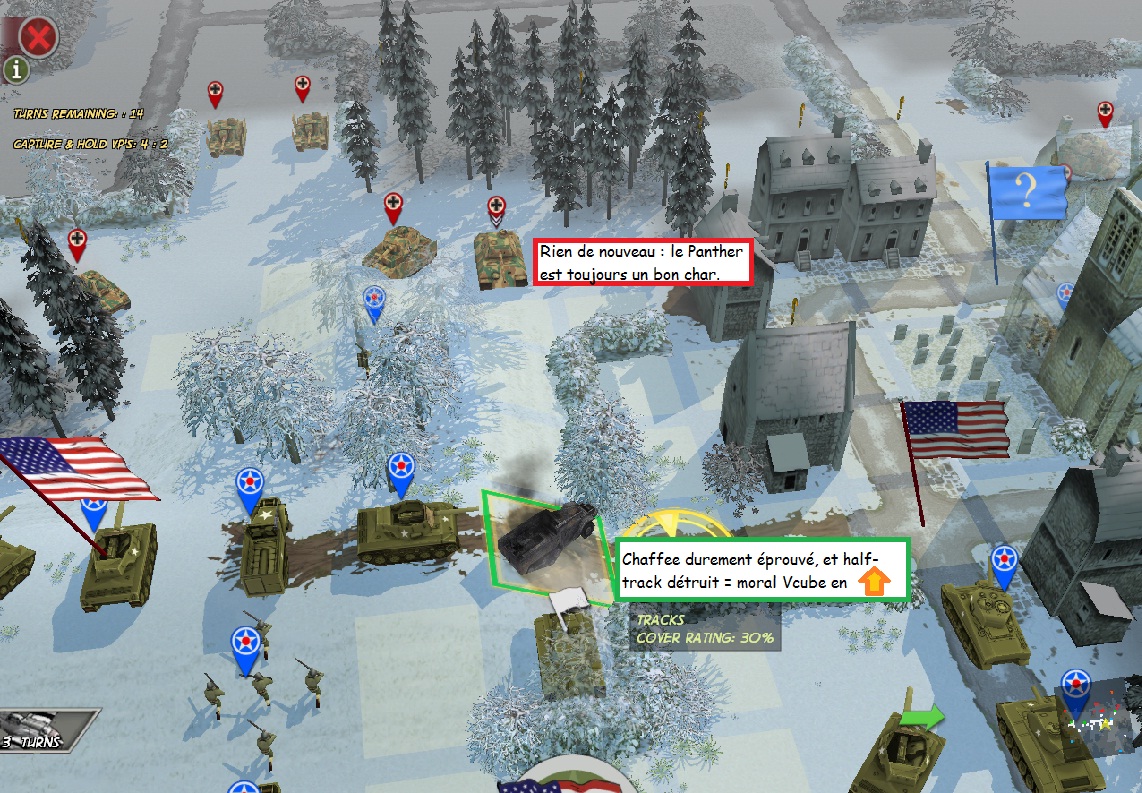Screen dimensions: 1142x793
Task: Select the unit showing a white flag
Action: [x=567, y=640]
